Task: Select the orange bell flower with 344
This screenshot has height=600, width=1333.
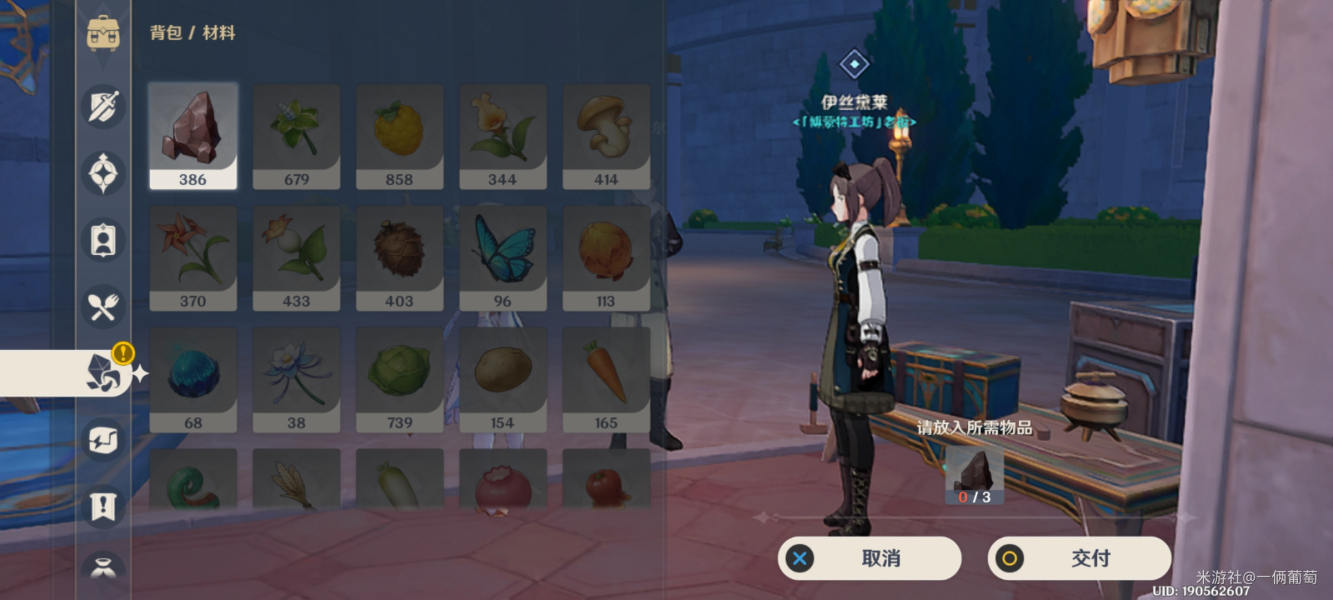Action: (x=502, y=135)
